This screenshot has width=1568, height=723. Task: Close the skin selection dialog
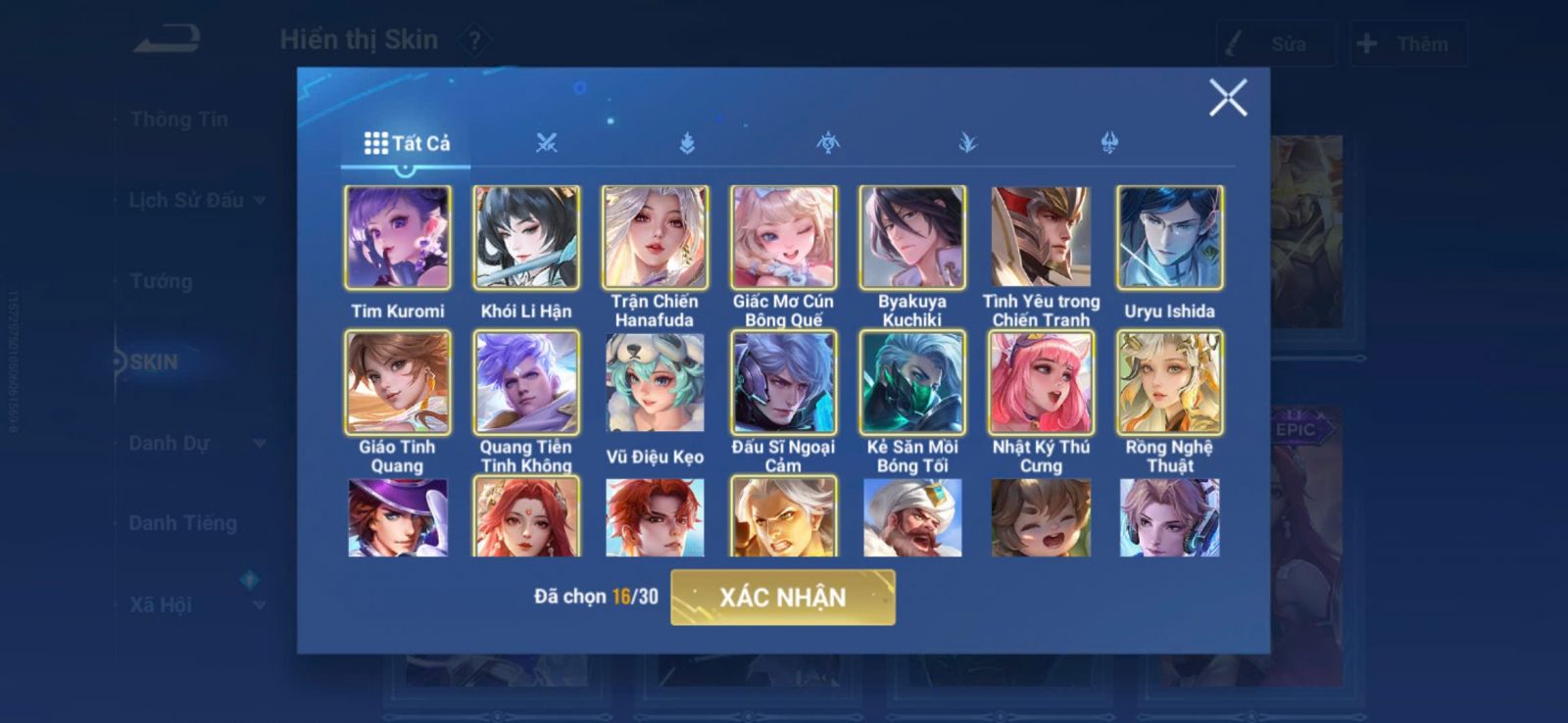(x=1227, y=98)
